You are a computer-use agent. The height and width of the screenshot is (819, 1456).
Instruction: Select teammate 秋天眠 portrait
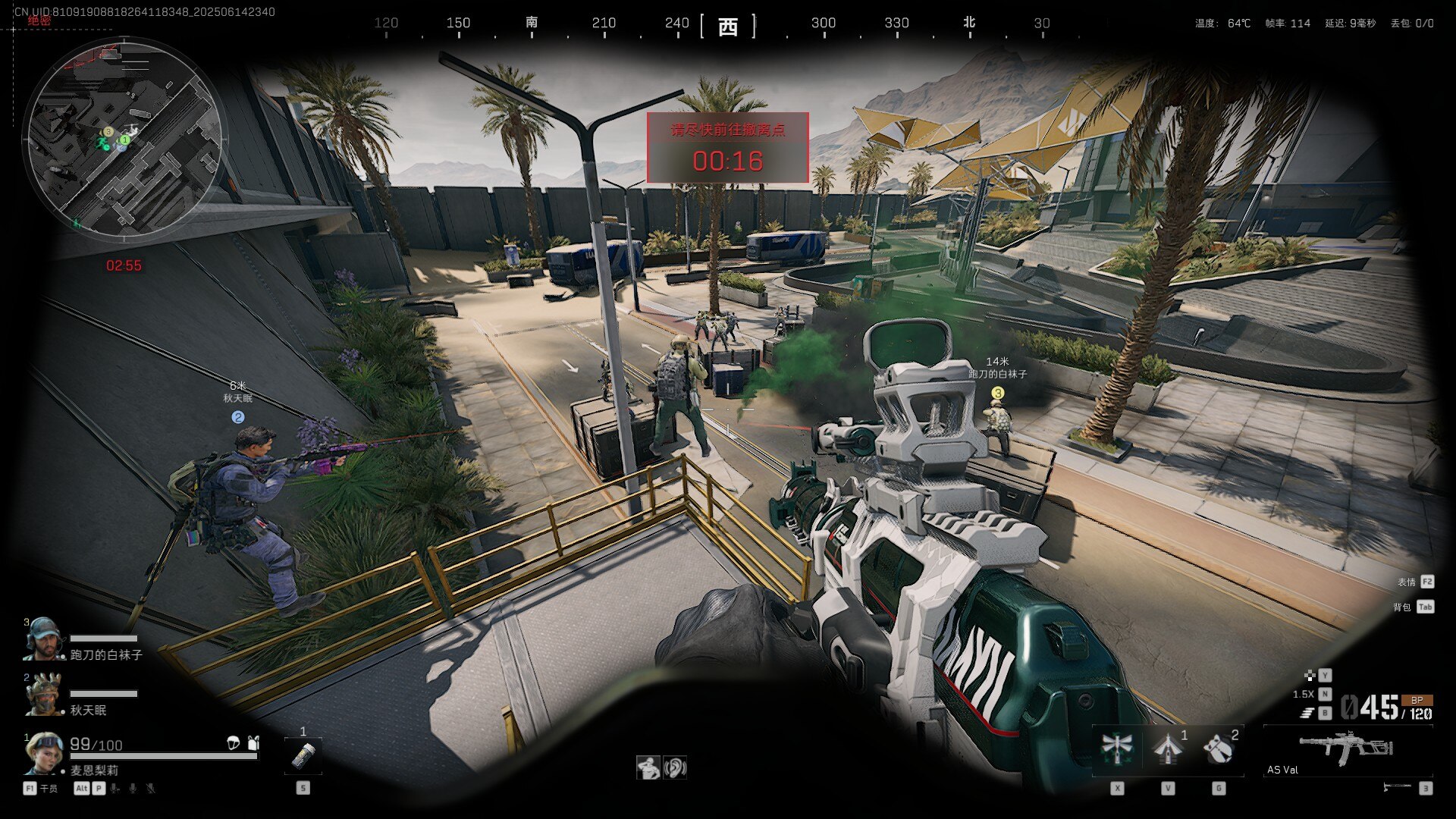tap(43, 694)
